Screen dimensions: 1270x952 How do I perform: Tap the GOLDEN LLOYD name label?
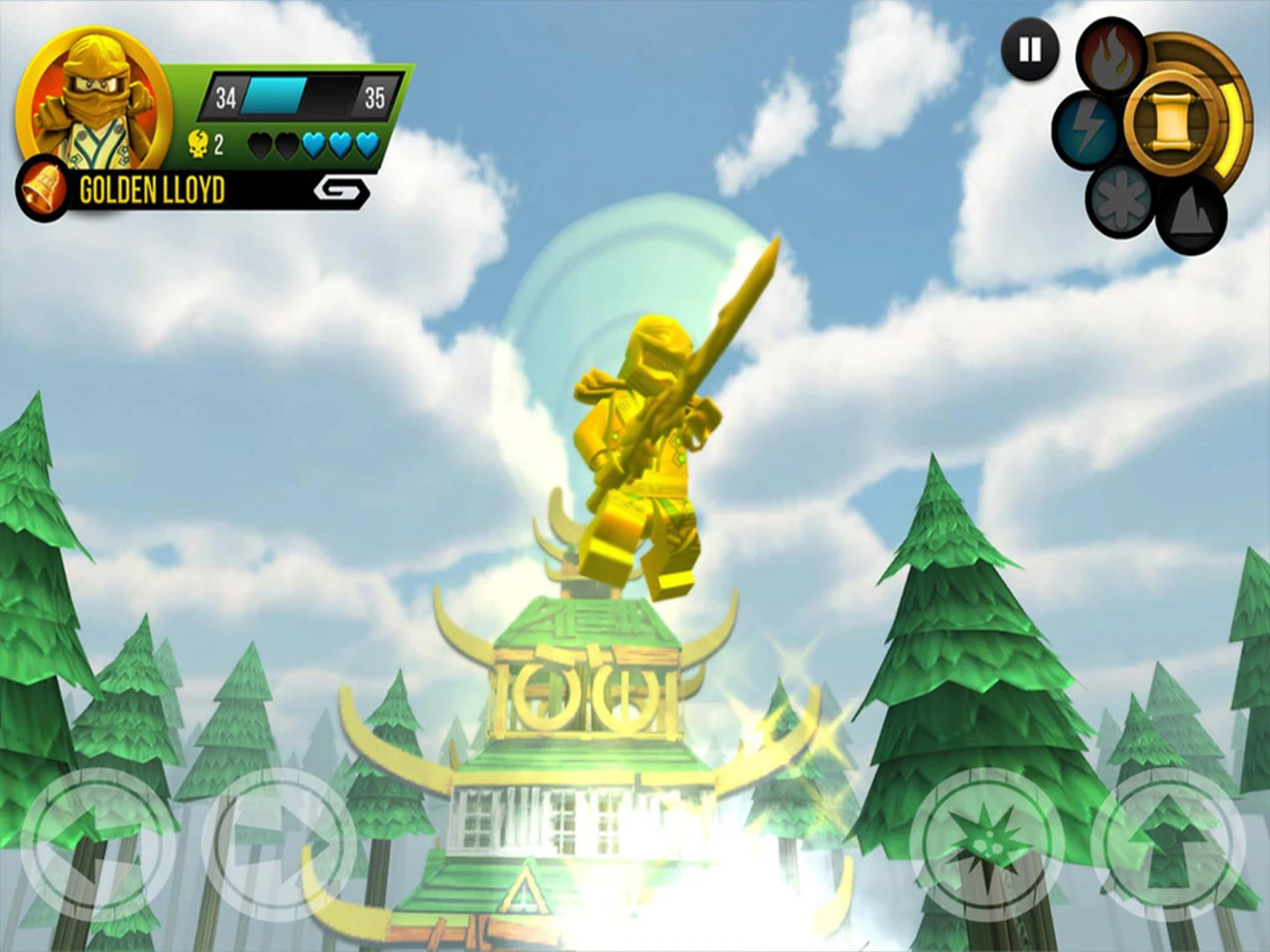(151, 188)
